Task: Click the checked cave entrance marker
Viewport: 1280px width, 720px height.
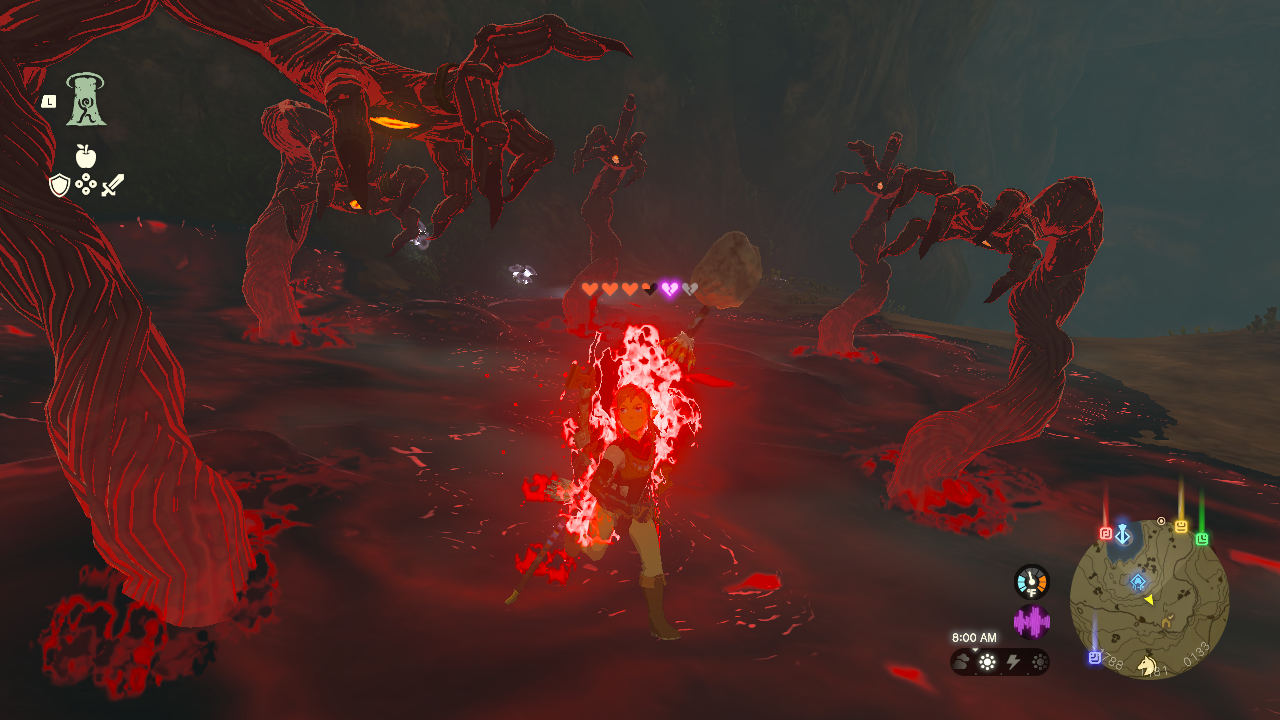Action: pos(1166,622)
